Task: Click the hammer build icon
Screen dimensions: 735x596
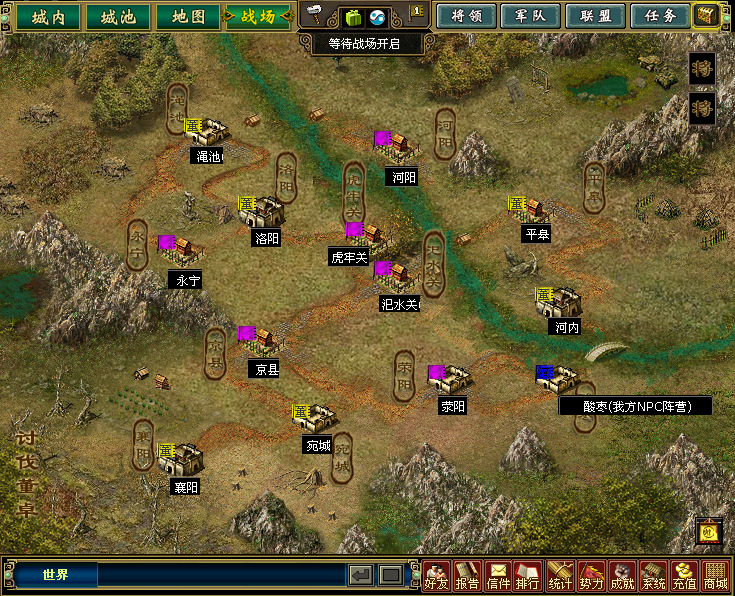Action: [x=316, y=15]
